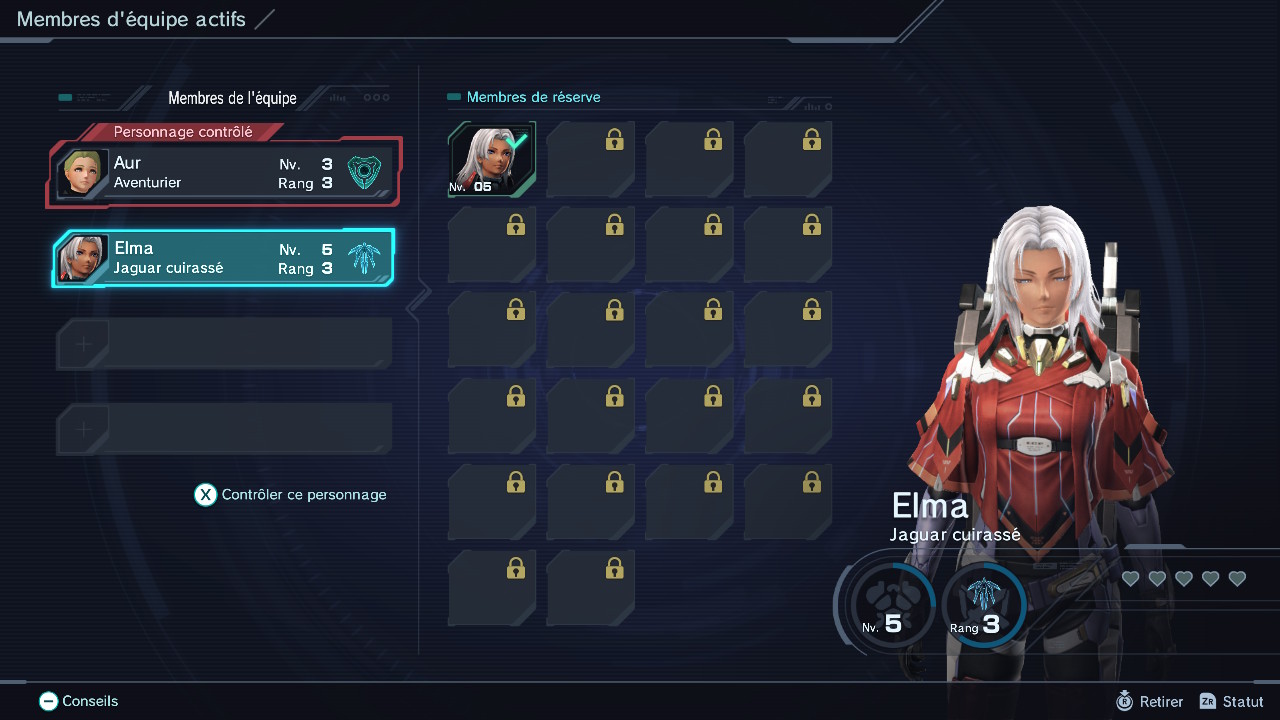Screen dimensions: 1280x720
Task: Click the Conseils minus button icon
Action: pyautogui.click(x=47, y=701)
